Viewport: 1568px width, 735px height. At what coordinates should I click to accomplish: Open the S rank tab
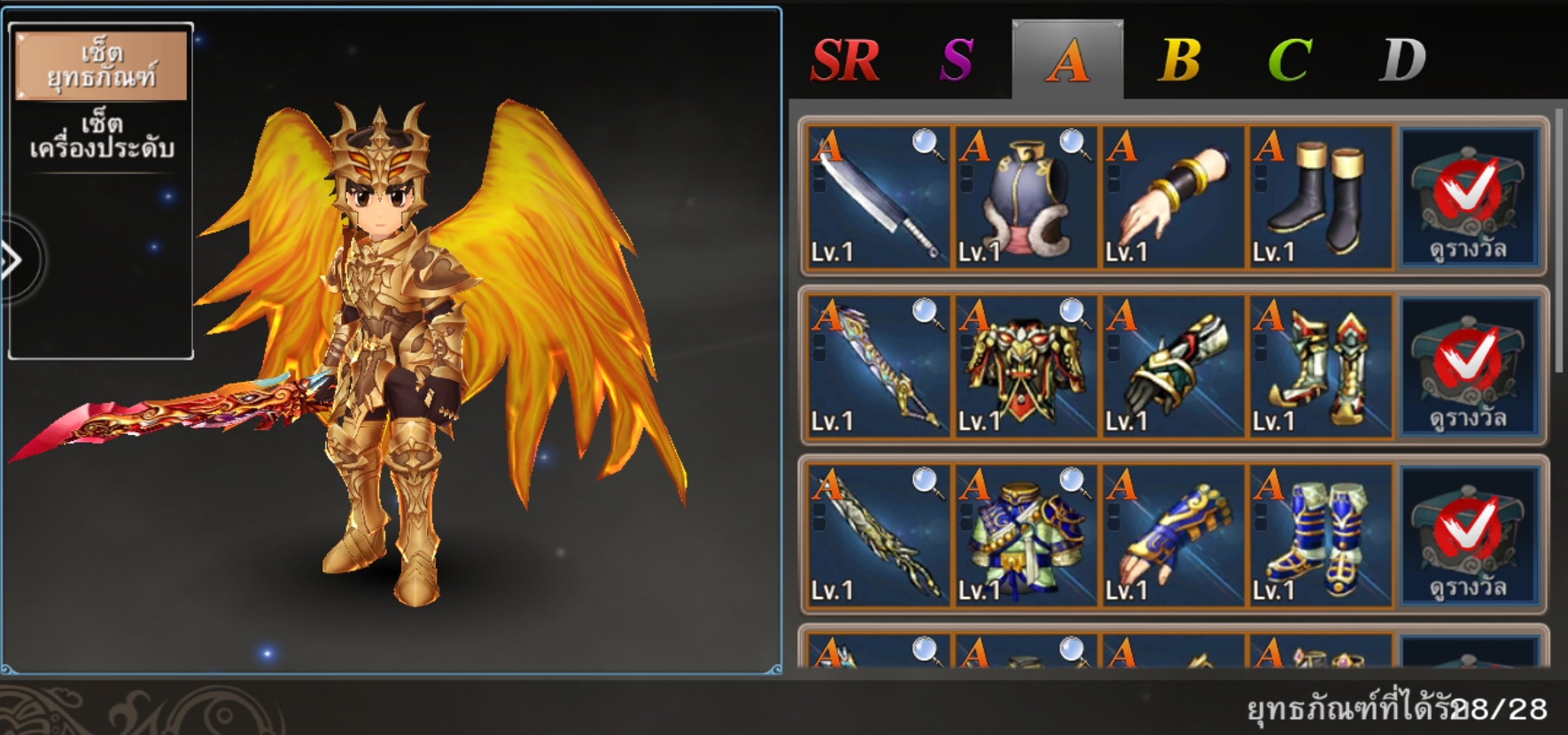click(x=957, y=60)
